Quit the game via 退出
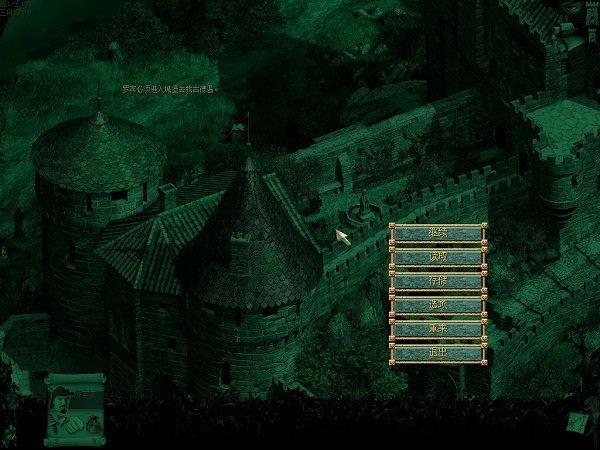This screenshot has width=600, height=450. coord(437,353)
